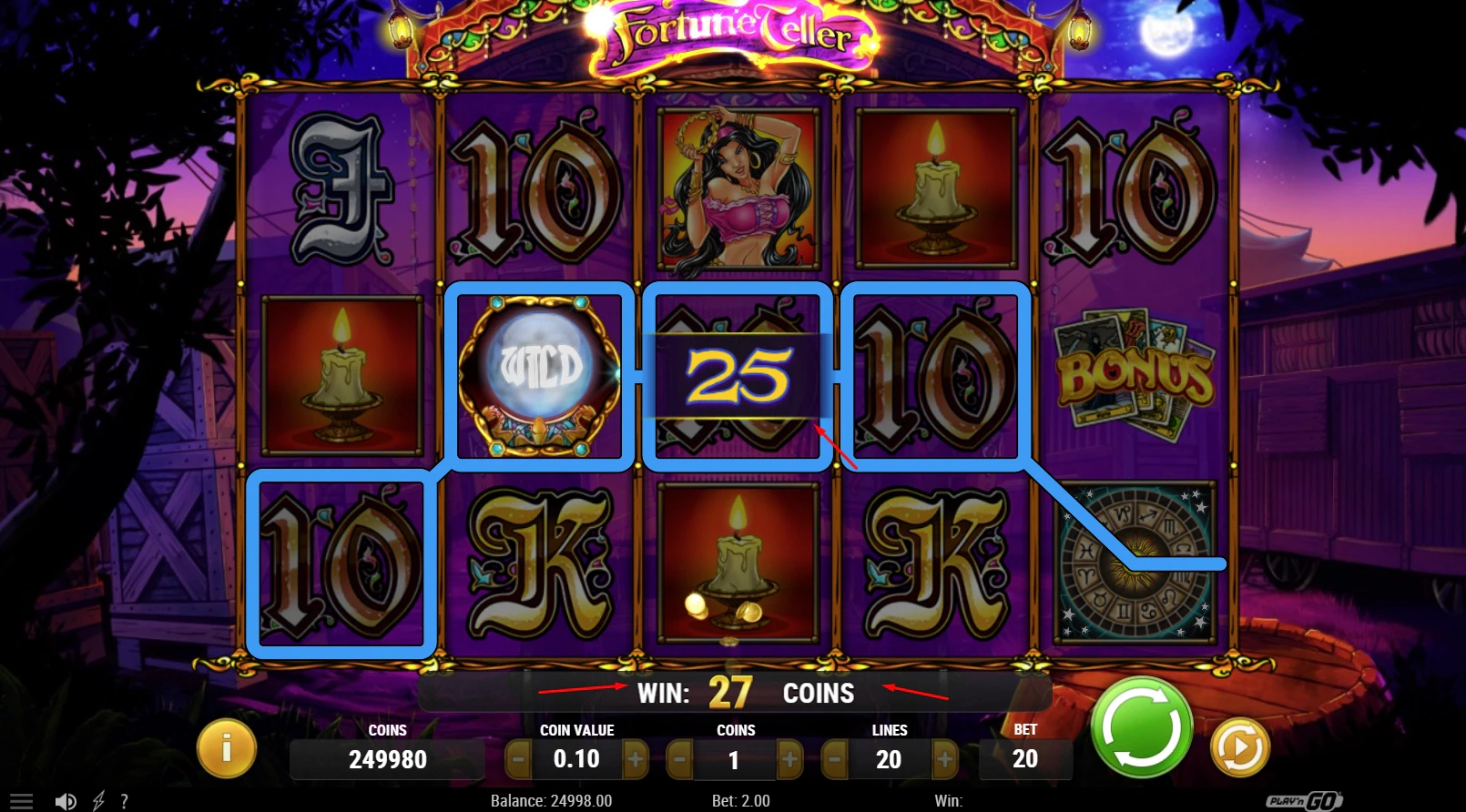Increase the number of coins
This screenshot has height=812, width=1466.
(790, 758)
